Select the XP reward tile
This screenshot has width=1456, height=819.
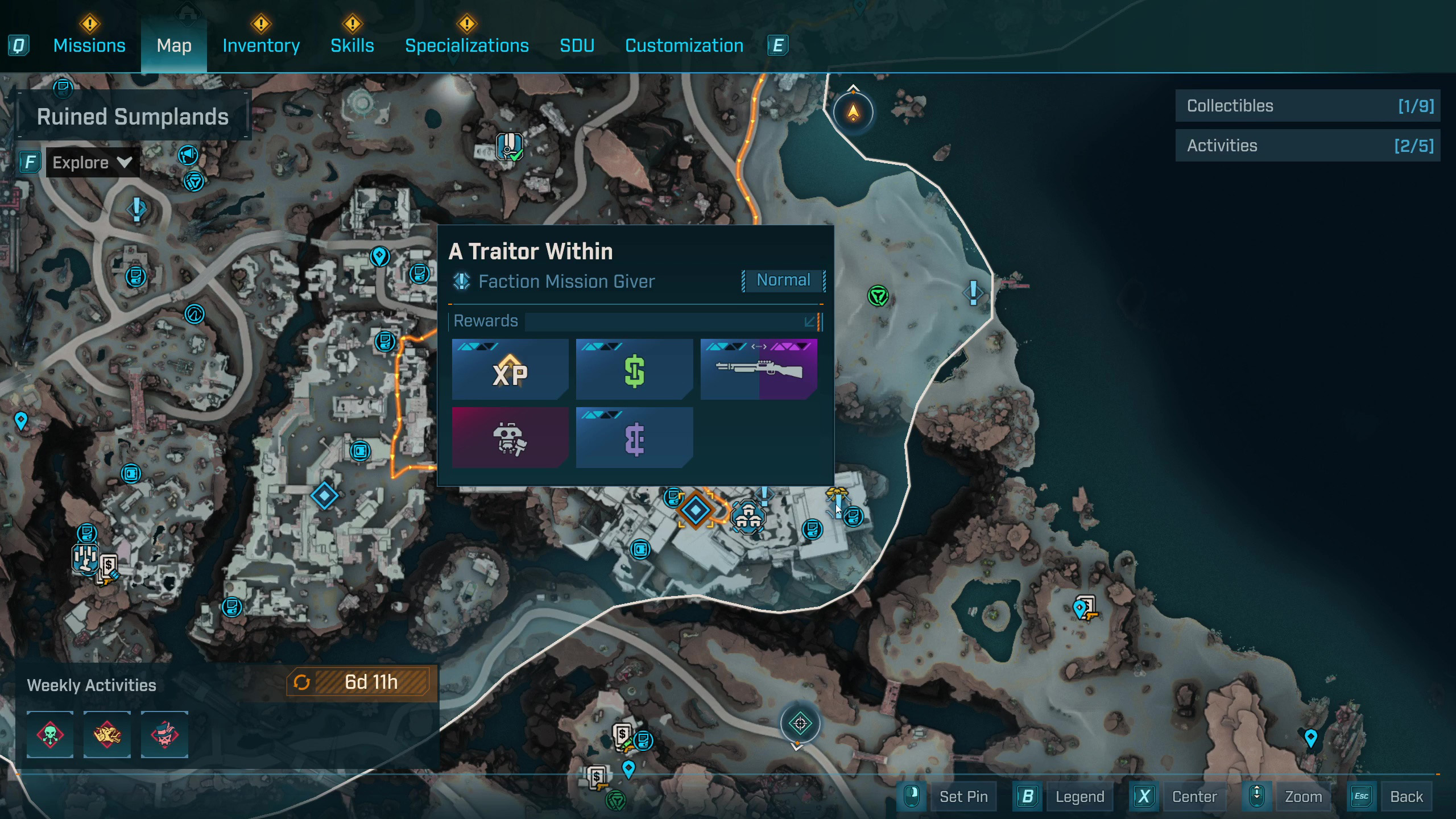click(510, 369)
